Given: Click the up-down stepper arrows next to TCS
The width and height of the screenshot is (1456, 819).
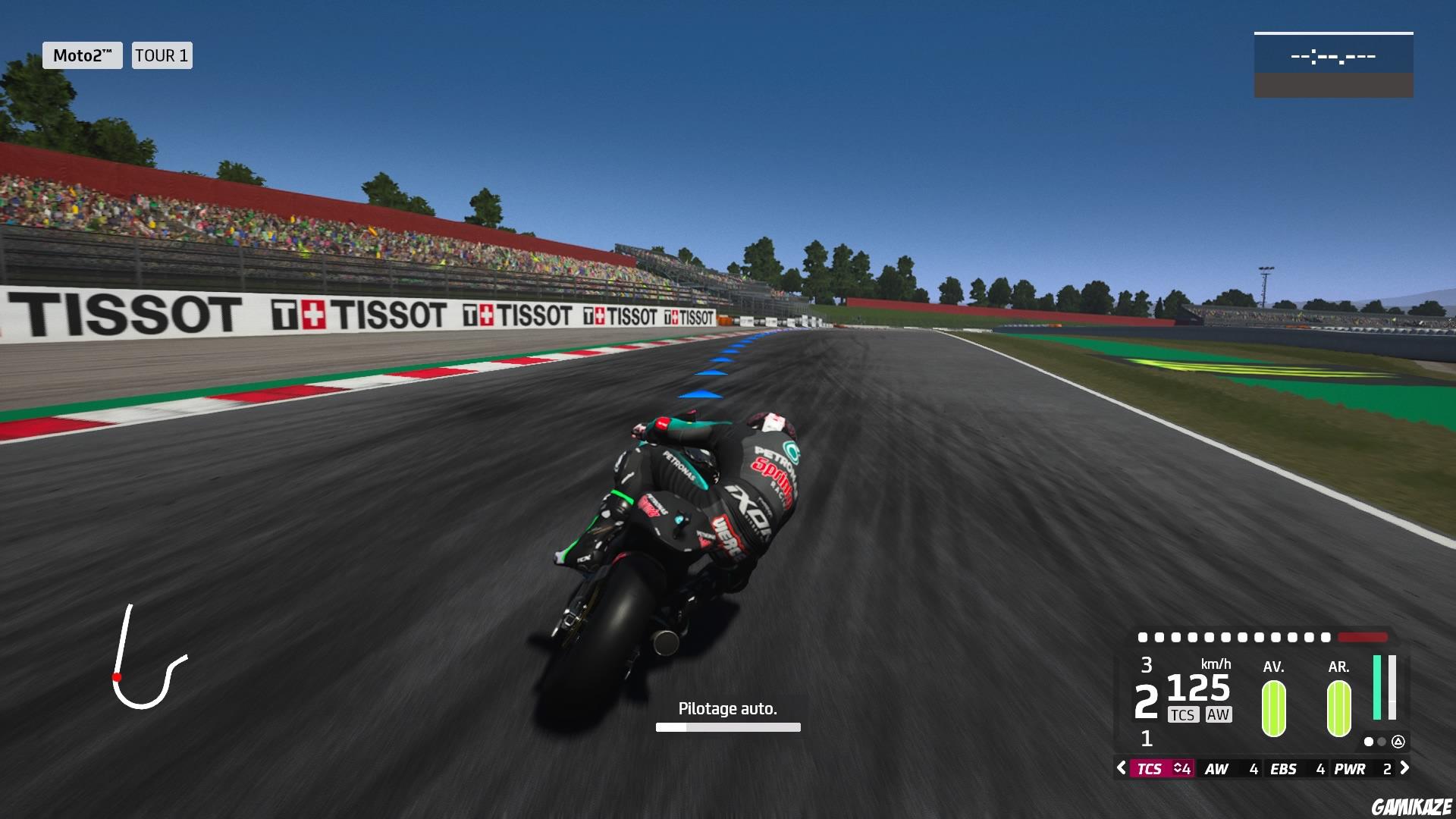Looking at the screenshot, I should 1176,769.
